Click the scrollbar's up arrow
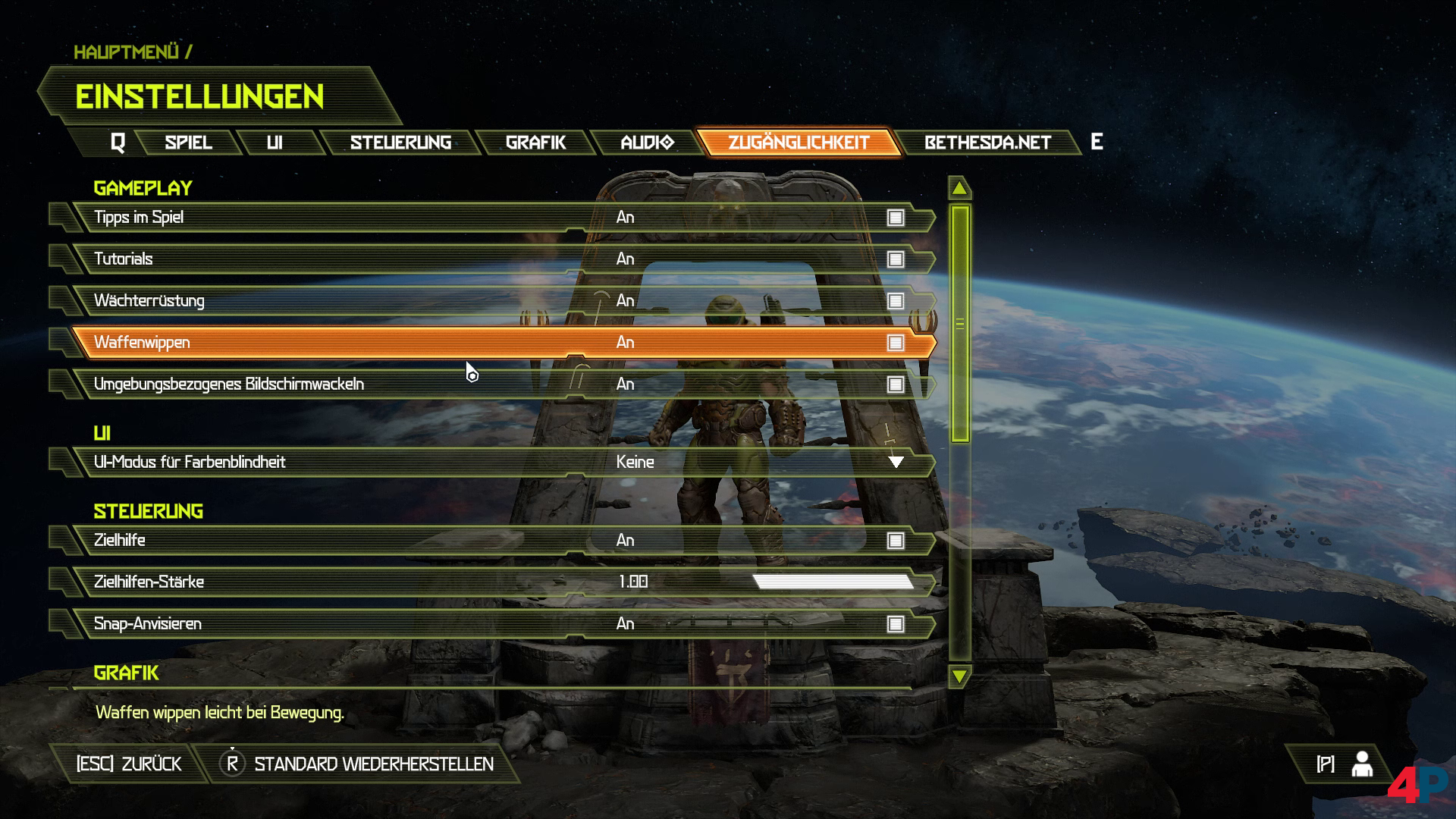The width and height of the screenshot is (1456, 819). pyautogui.click(x=959, y=188)
